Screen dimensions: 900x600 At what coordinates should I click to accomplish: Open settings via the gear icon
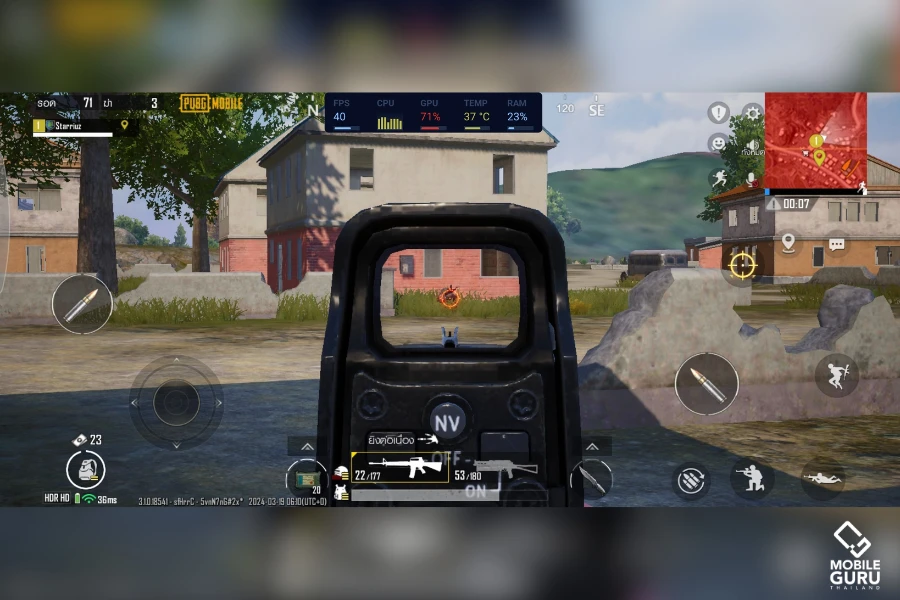pos(752,113)
